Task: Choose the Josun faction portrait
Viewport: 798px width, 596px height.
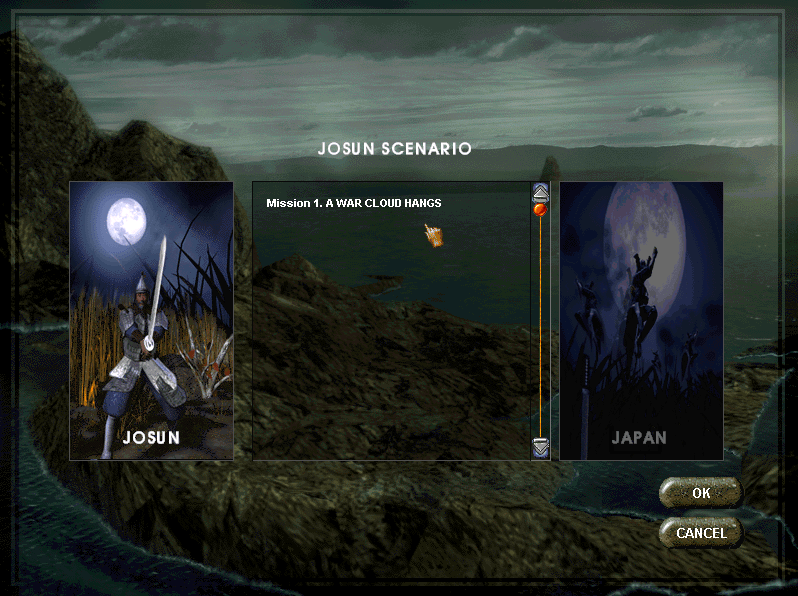Action: [151, 320]
